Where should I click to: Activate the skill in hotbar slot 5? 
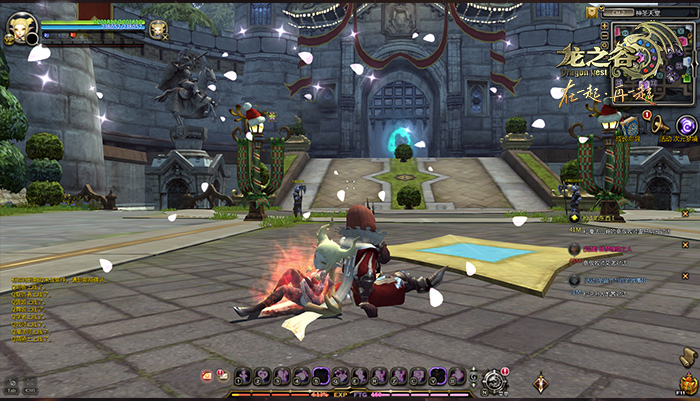[x=321, y=376]
